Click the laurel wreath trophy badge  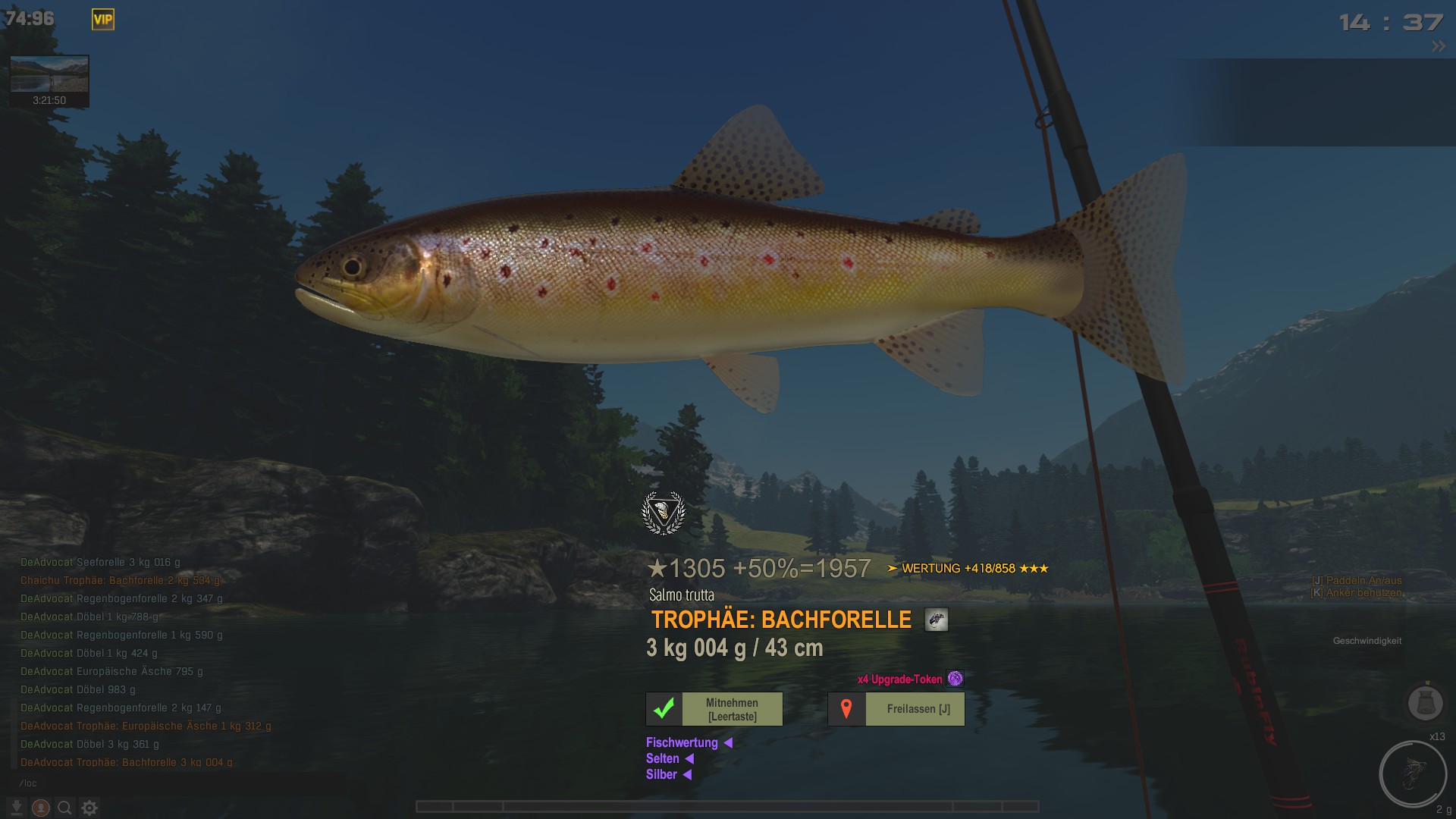(x=664, y=513)
